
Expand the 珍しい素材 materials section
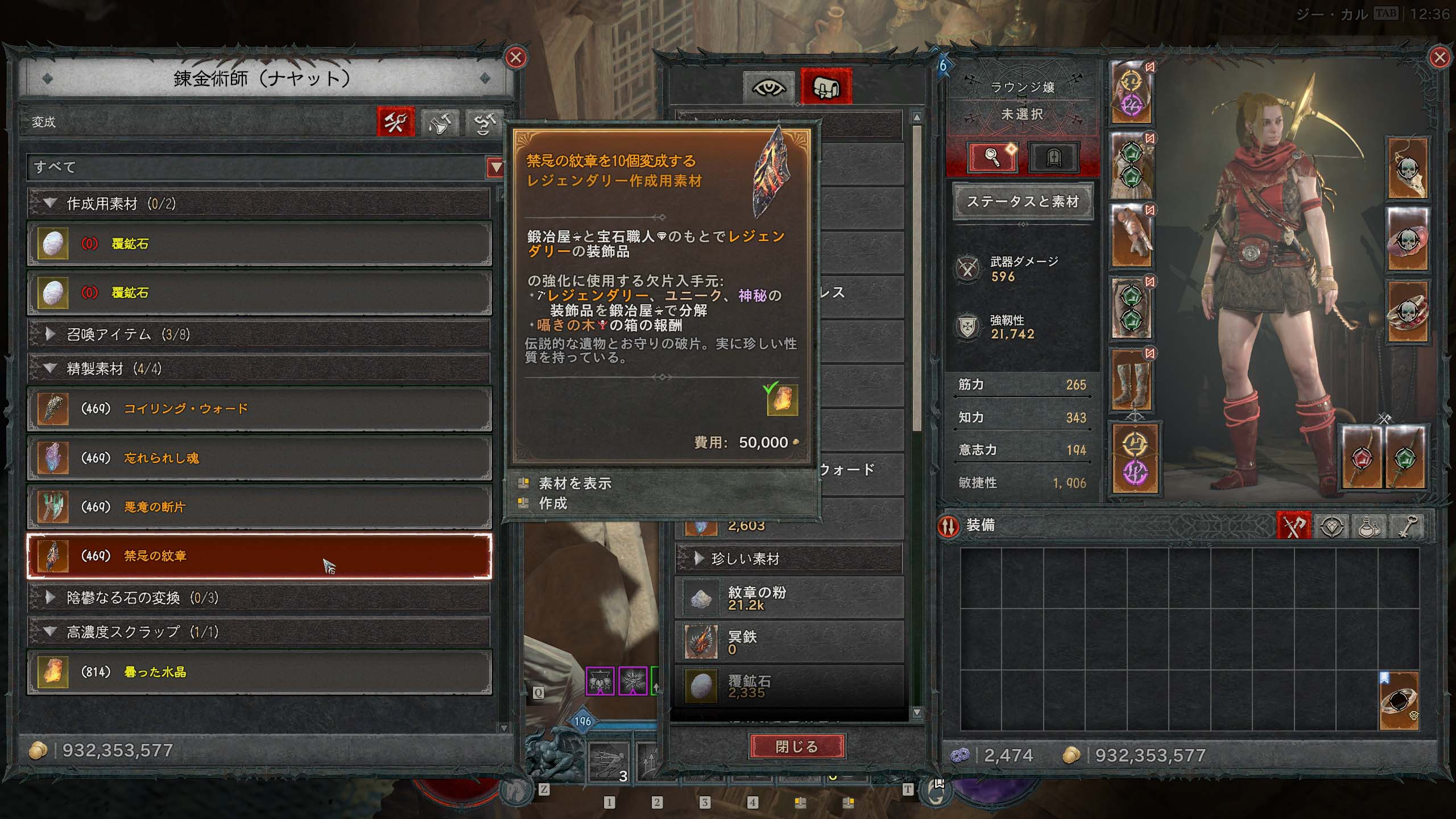coord(699,559)
